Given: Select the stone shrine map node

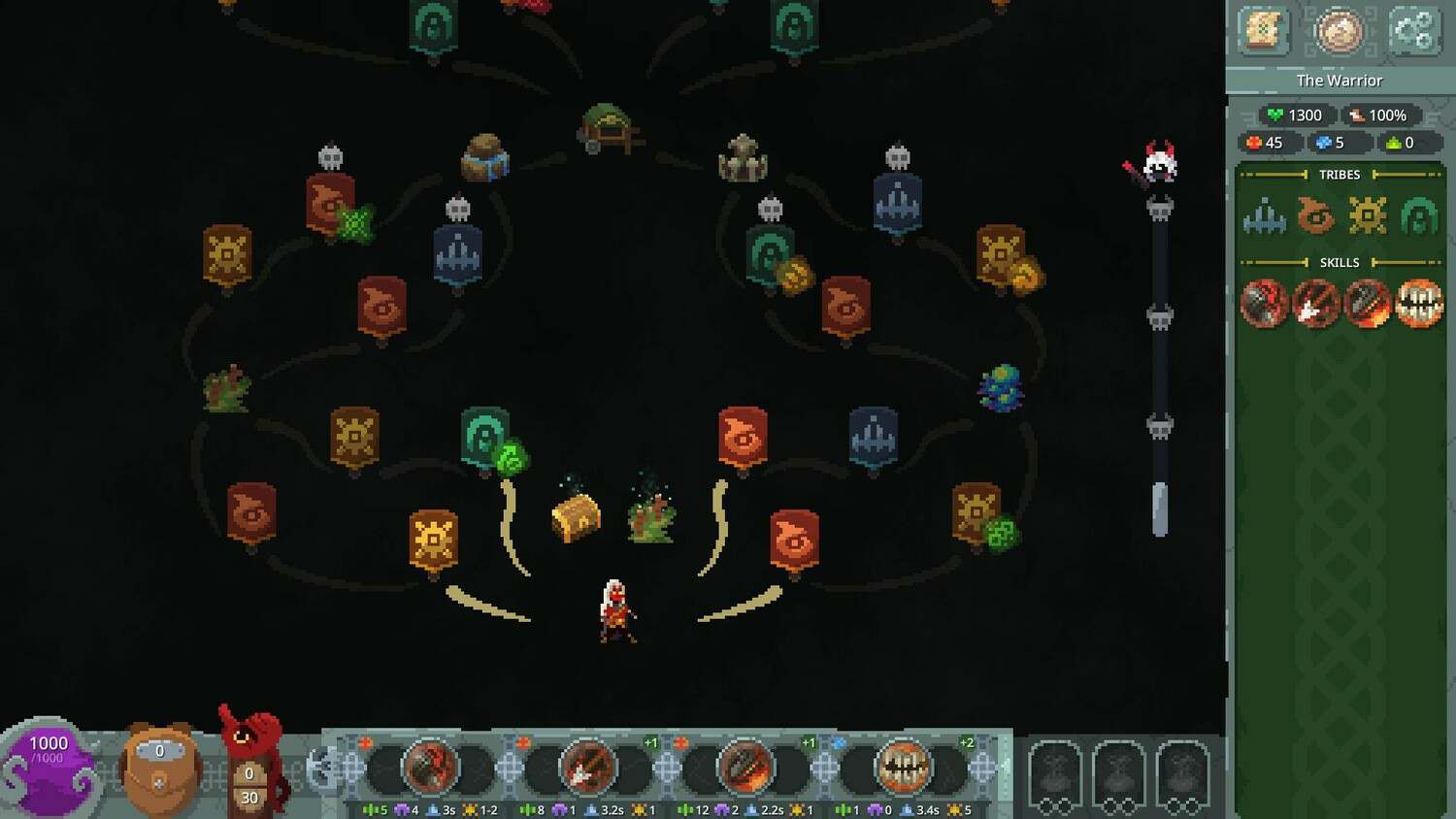Looking at the screenshot, I should pos(743,159).
